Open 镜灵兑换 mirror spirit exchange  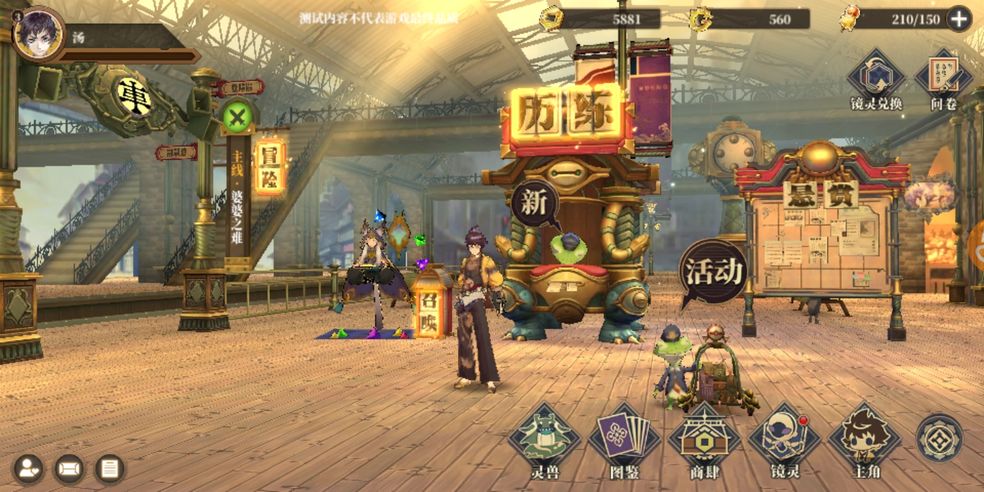[875, 76]
